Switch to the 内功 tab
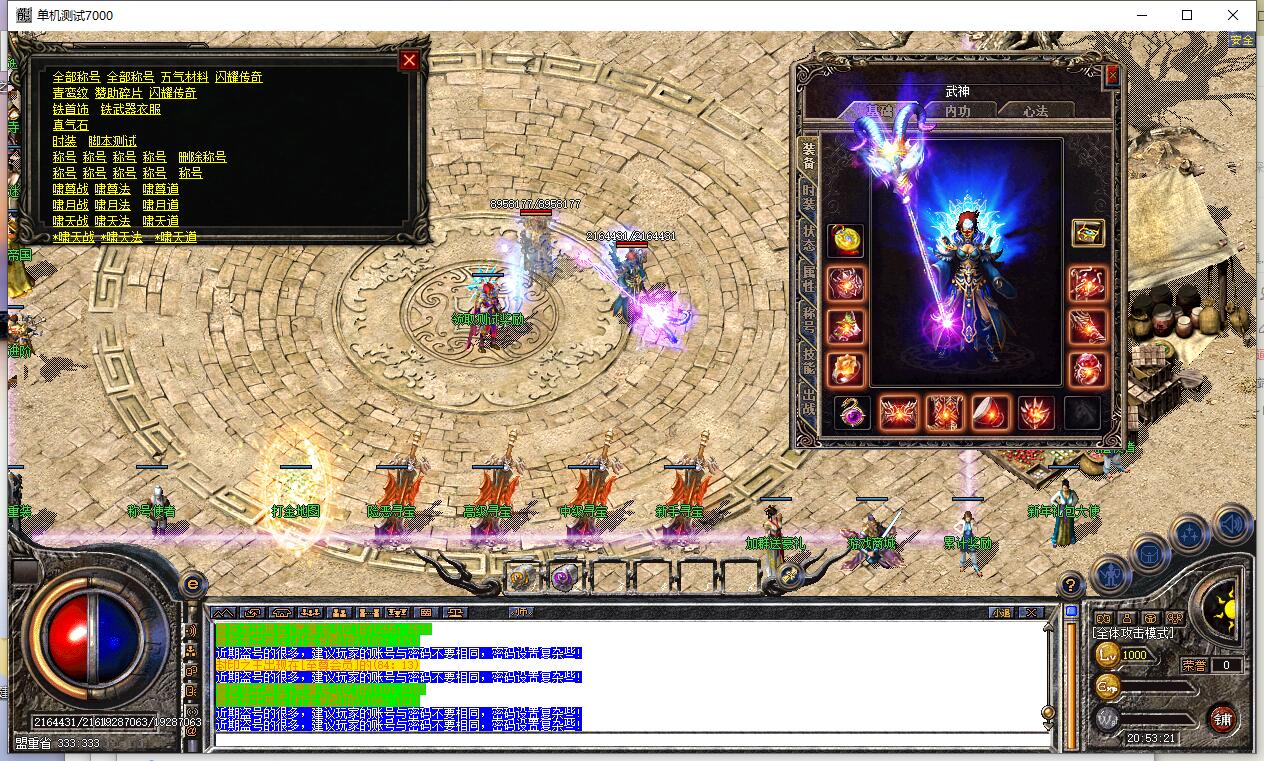Screen dimensions: 1264x761 [x=957, y=111]
